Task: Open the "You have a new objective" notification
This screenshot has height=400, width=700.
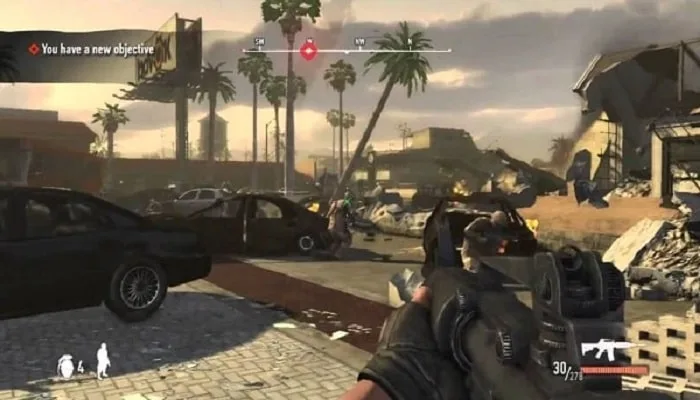Action: point(90,49)
